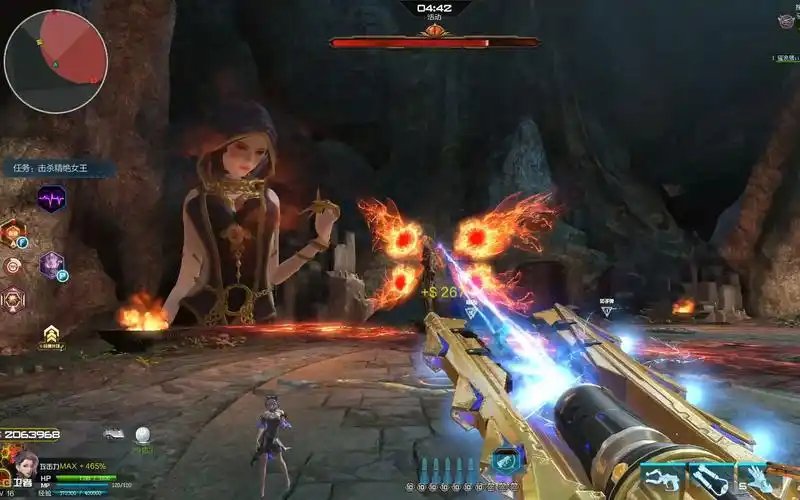800x500 pixels.
Task: Activate the purple hexagon skill marked P
Action: tap(52, 265)
